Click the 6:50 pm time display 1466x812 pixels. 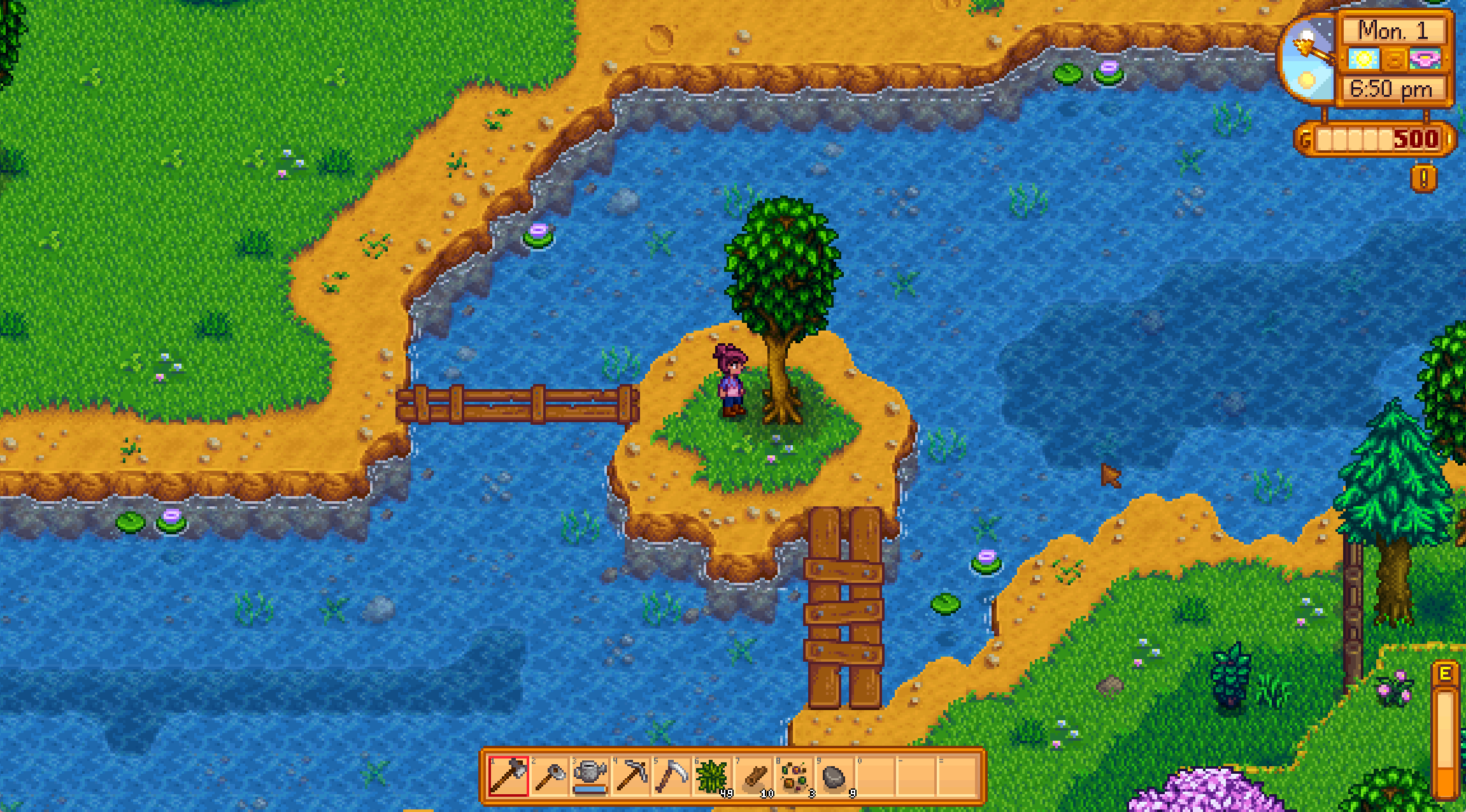point(1392,89)
